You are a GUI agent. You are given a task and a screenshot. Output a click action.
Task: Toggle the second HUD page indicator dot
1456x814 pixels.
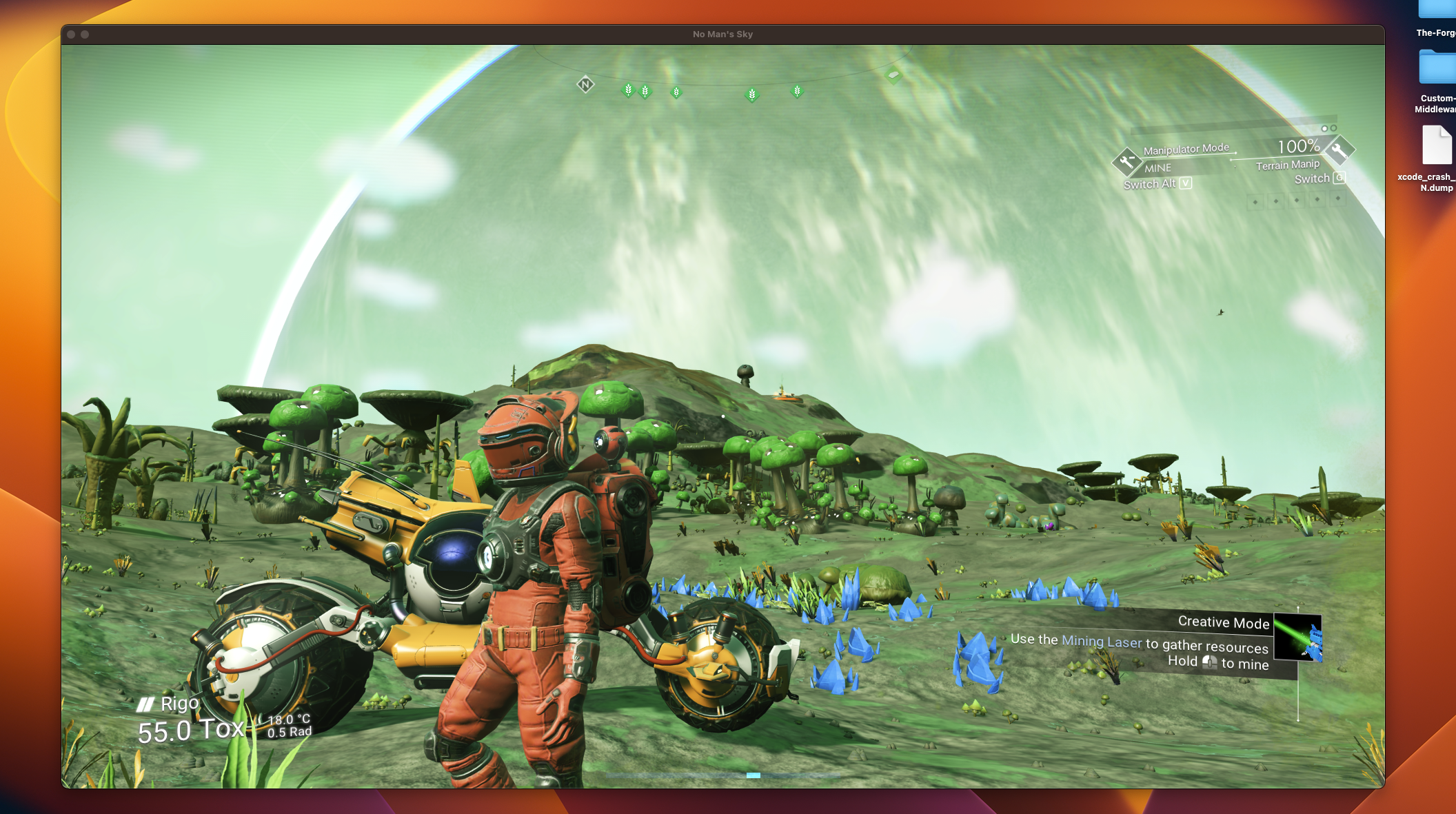tap(1333, 129)
